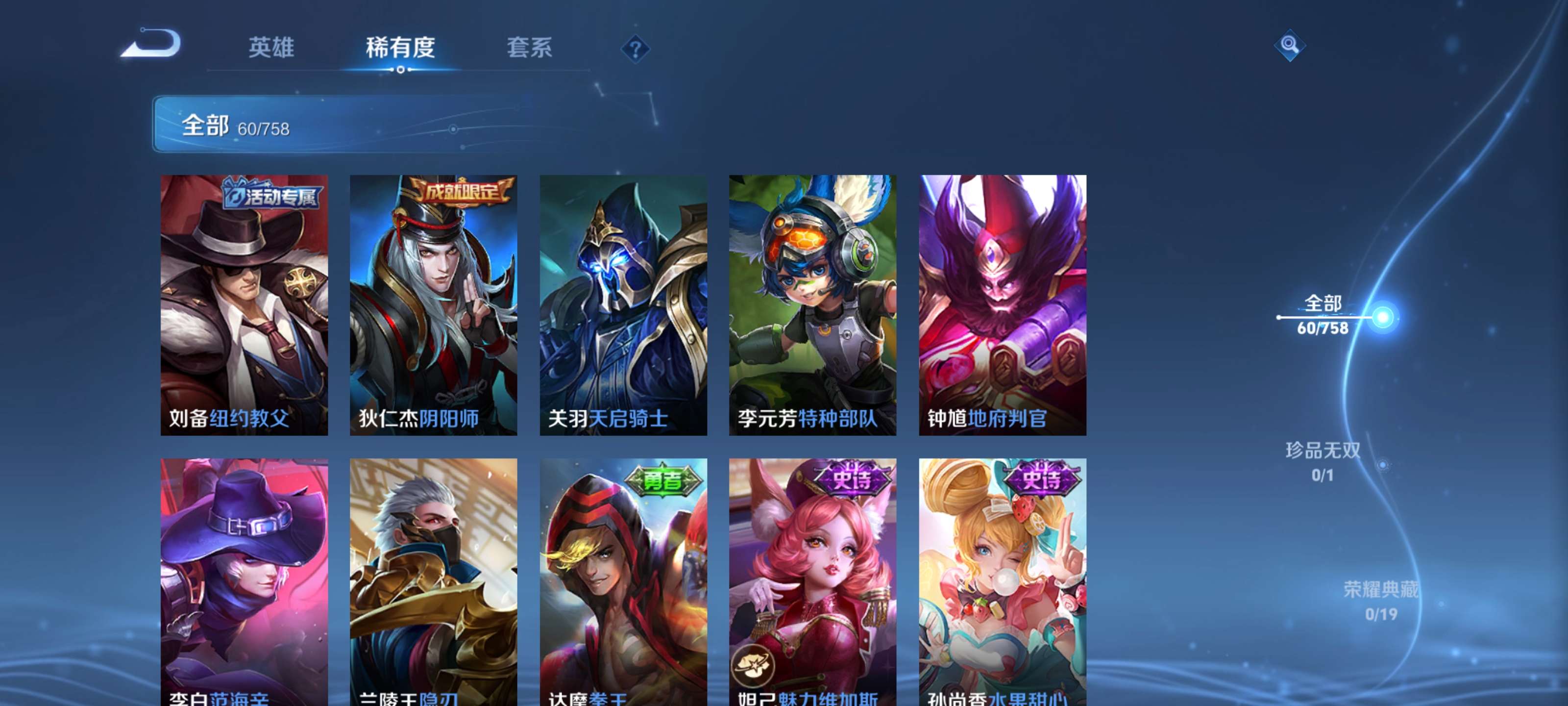Click the back arrow icon top left
This screenshot has height=706, width=1568.
154,45
